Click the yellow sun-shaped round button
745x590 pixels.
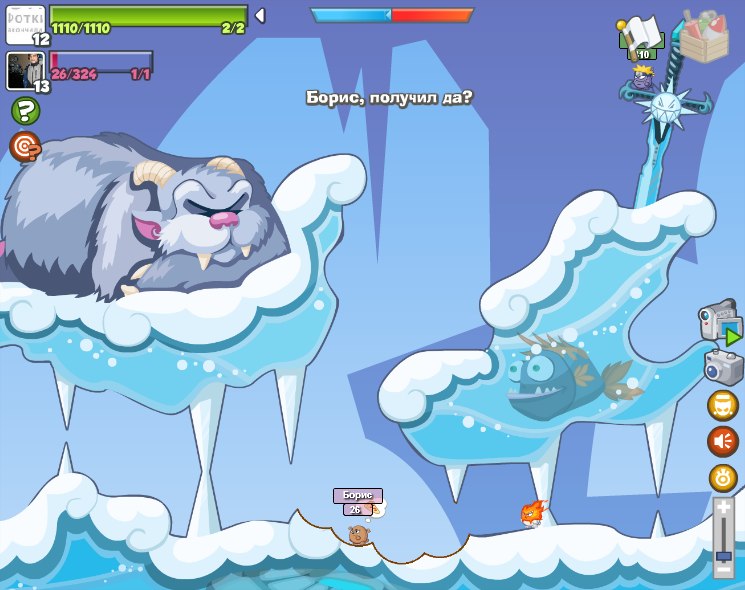coord(723,477)
